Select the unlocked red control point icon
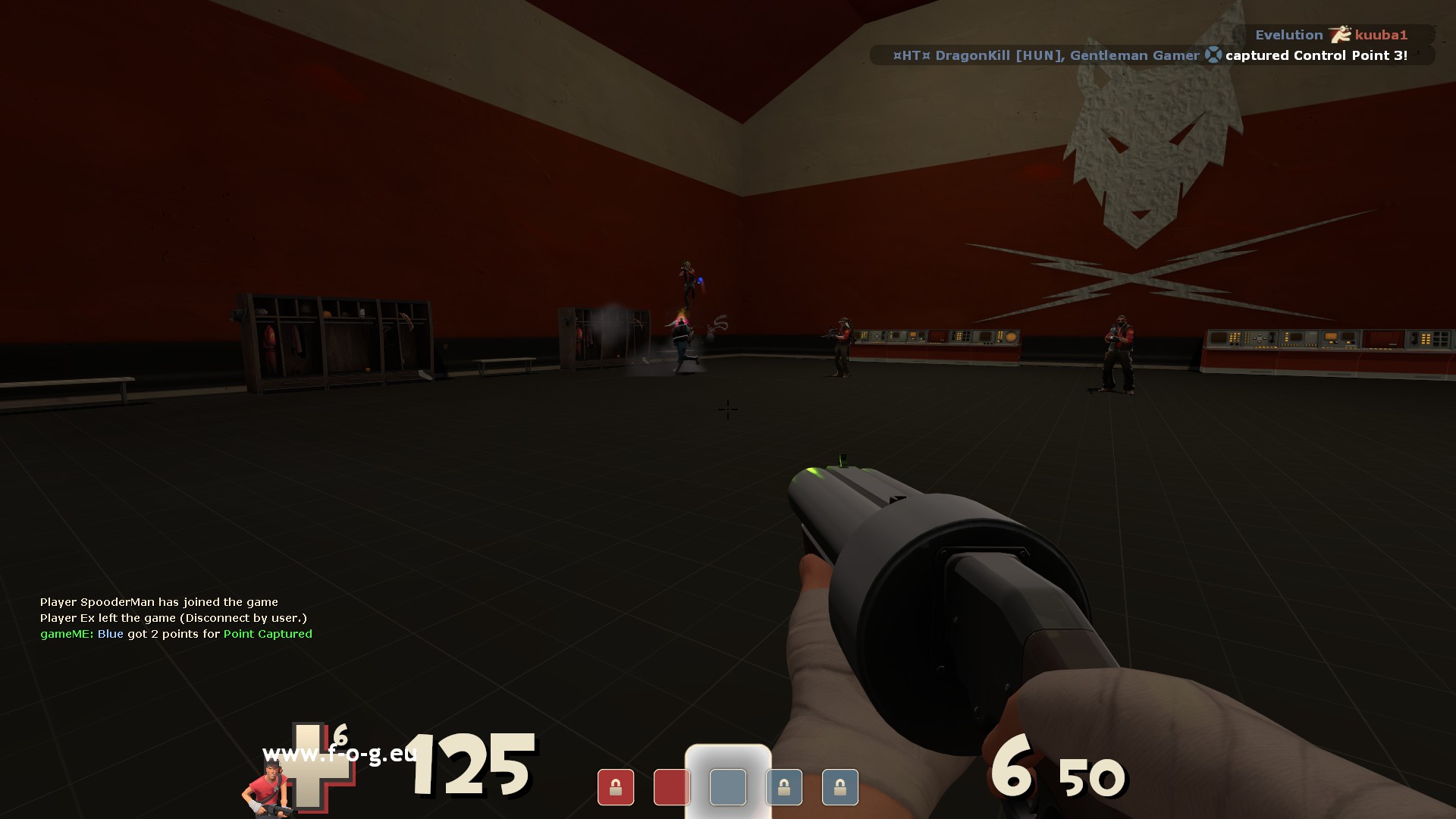 [x=671, y=787]
